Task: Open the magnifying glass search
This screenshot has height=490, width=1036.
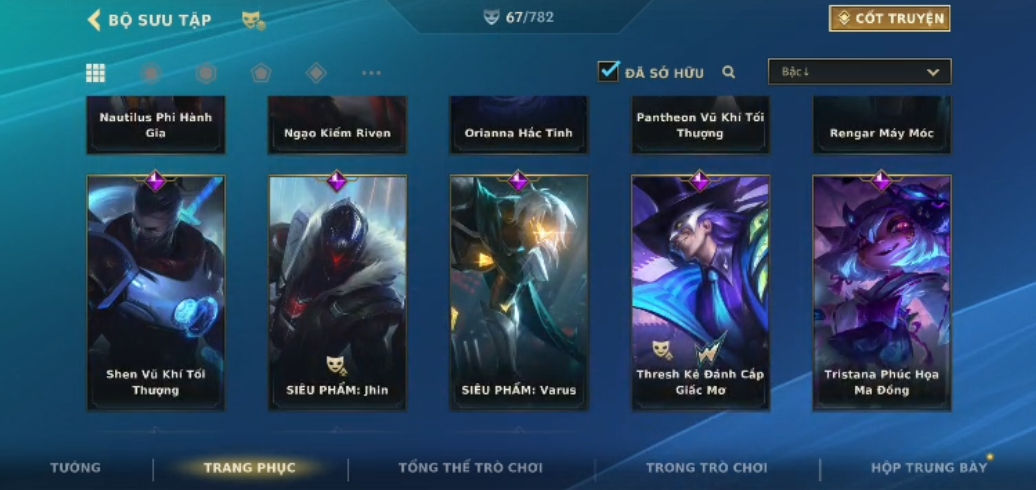Action: (x=729, y=72)
